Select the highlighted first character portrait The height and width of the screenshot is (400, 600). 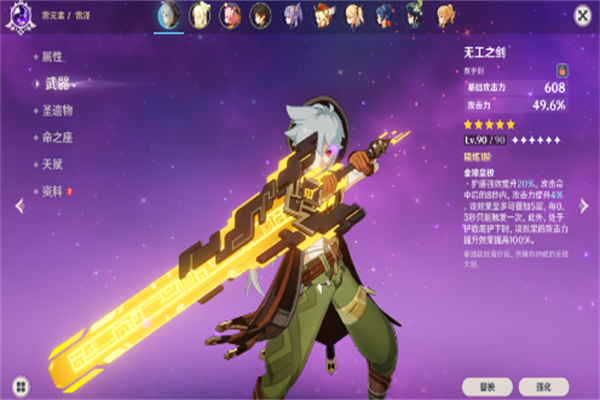pos(169,15)
